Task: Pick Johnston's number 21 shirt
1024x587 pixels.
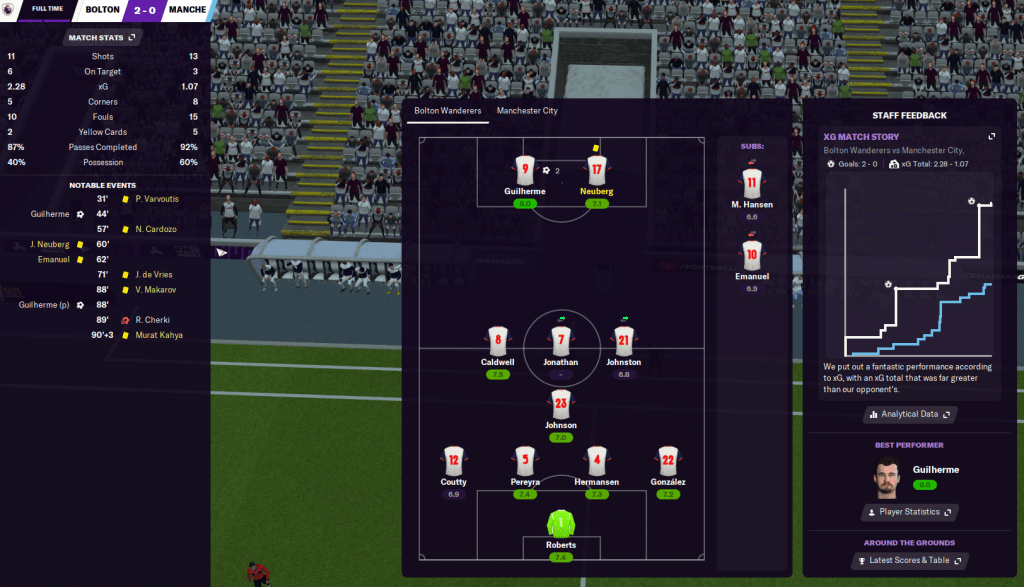Action: 624,340
